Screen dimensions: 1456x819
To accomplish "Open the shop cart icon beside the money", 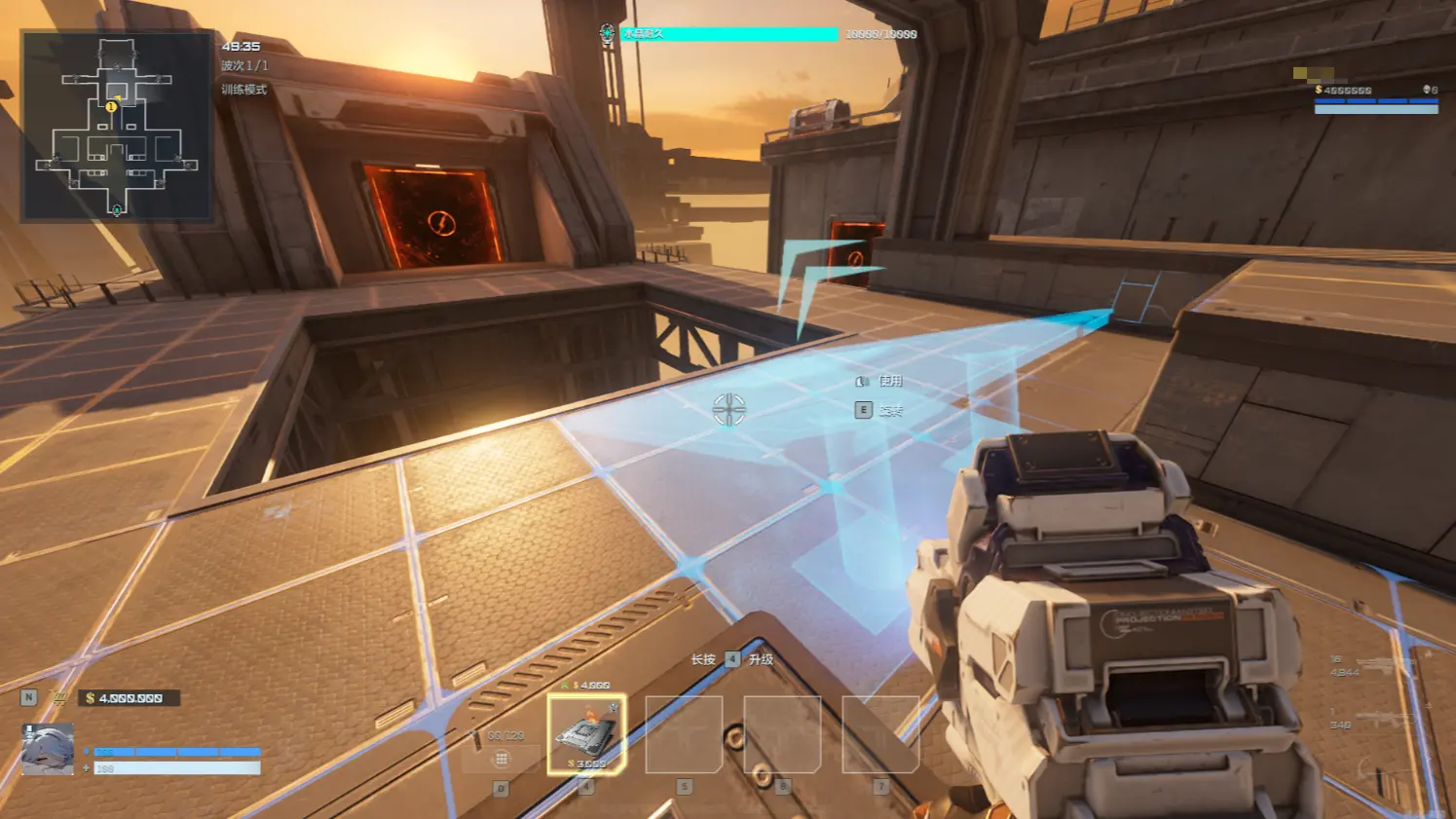I will tap(60, 698).
